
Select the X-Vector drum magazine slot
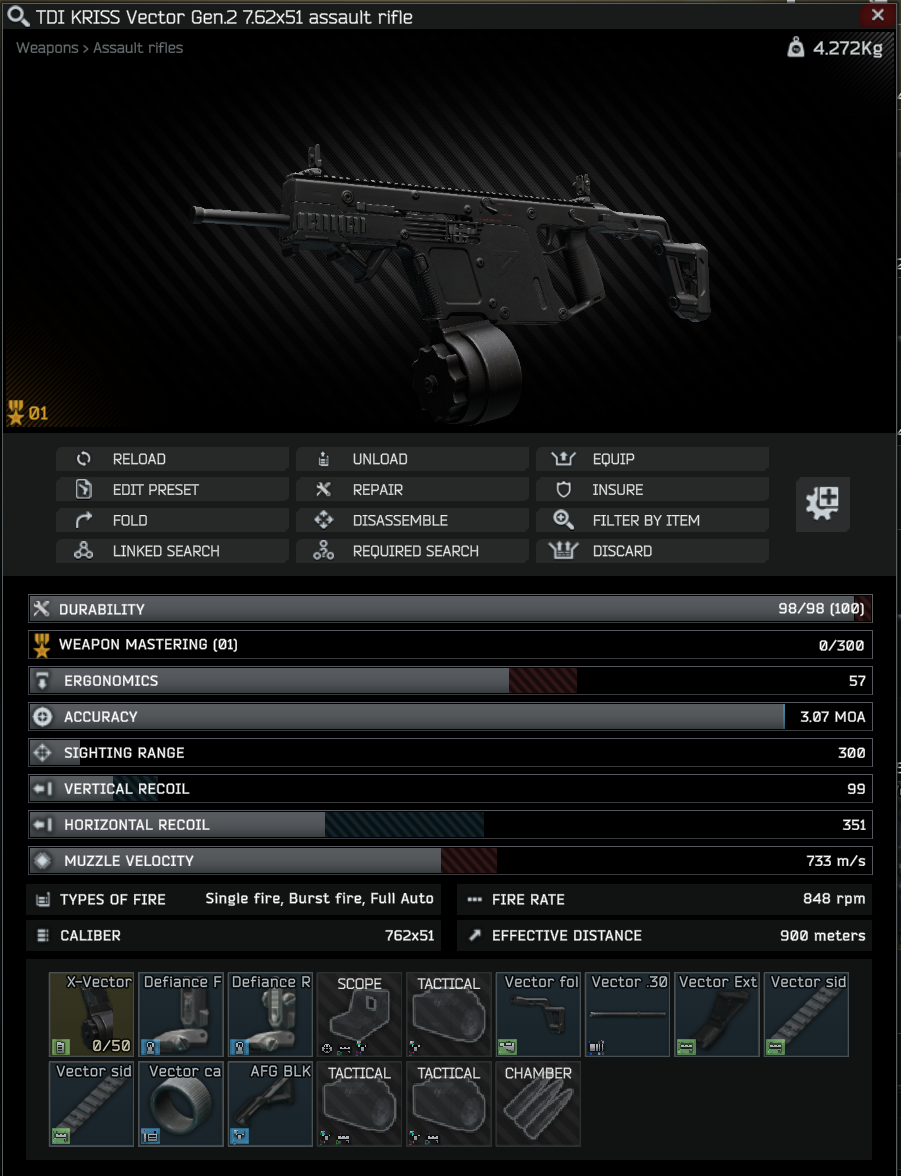tap(92, 1015)
